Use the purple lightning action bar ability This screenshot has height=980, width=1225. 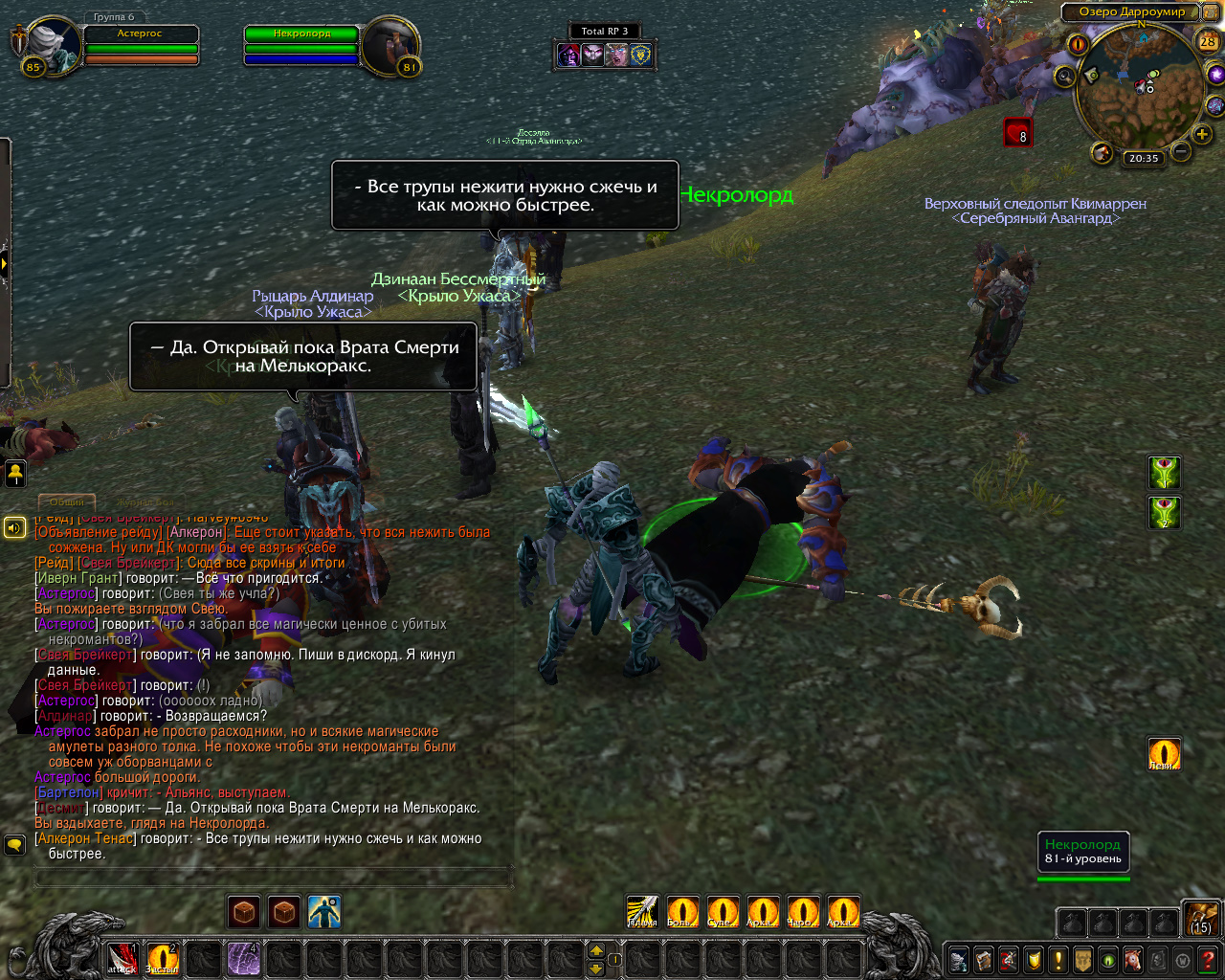[x=243, y=958]
